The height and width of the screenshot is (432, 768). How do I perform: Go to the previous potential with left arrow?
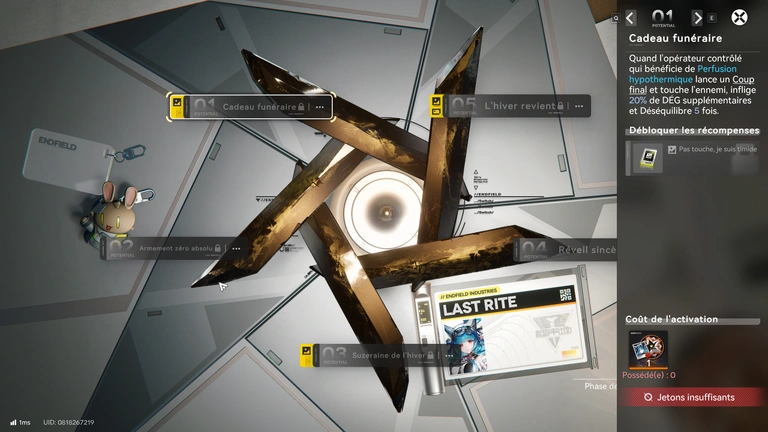630,17
